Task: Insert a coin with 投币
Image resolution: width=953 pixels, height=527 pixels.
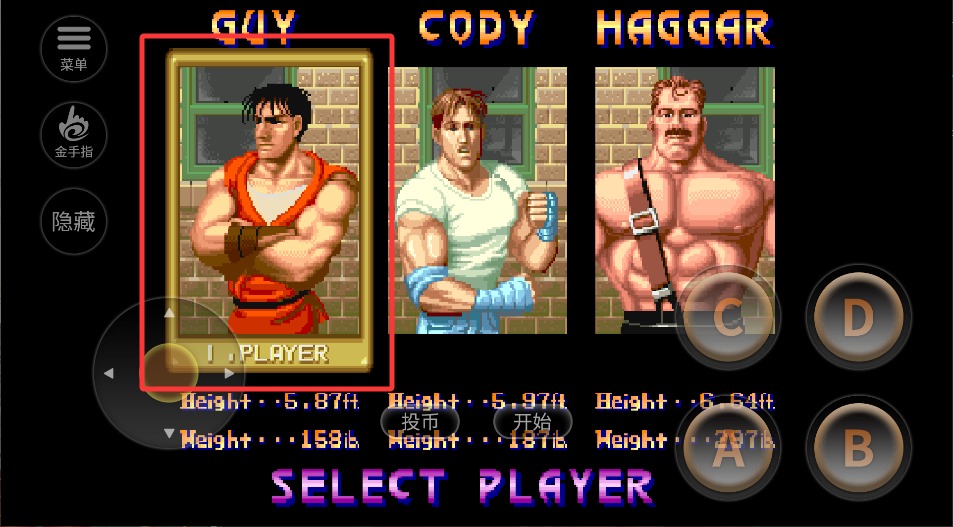Action: point(420,422)
